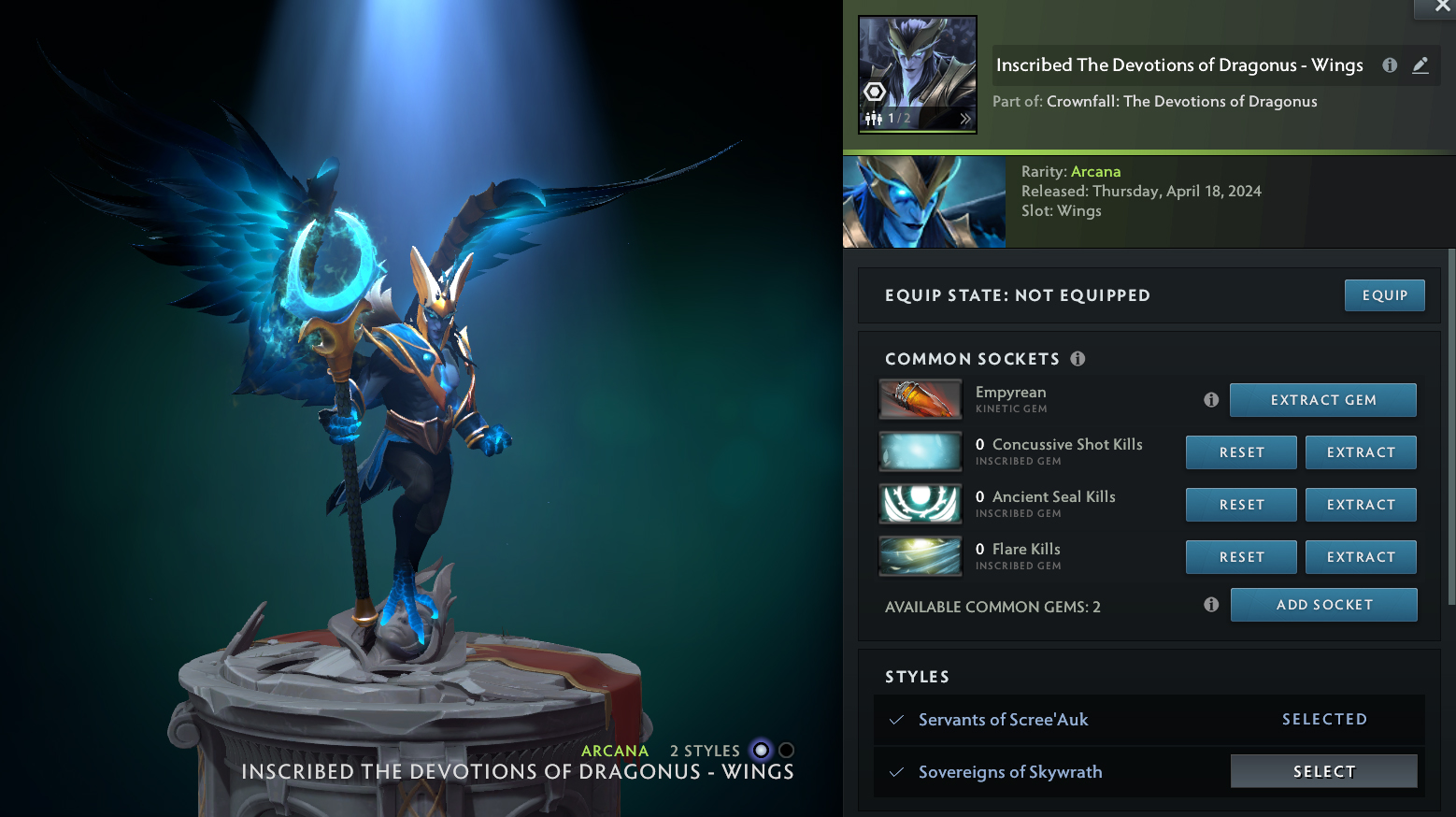Reset the Ancient Seal Kills gem
Viewport: 1456px width, 817px height.
point(1241,505)
